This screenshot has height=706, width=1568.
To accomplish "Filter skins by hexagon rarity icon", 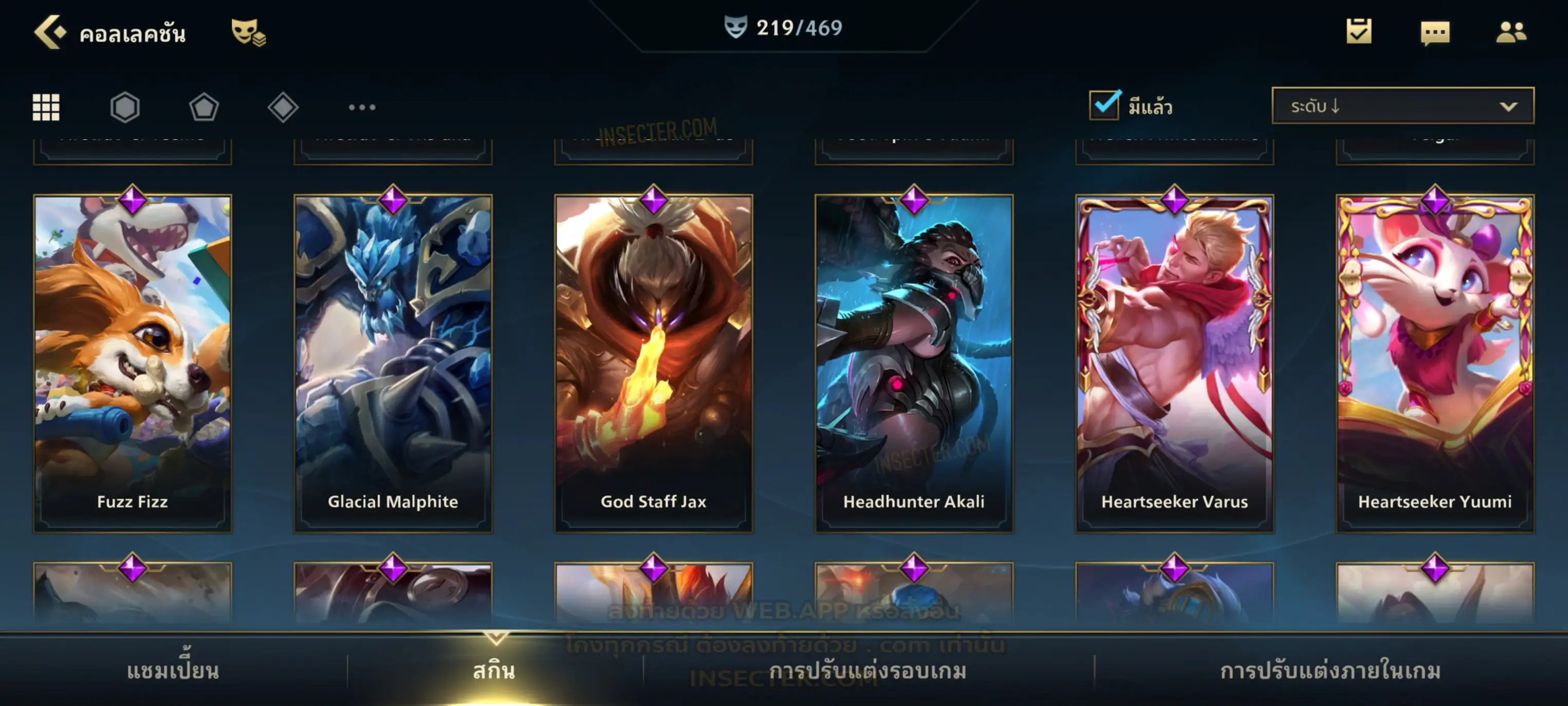I will coord(125,107).
